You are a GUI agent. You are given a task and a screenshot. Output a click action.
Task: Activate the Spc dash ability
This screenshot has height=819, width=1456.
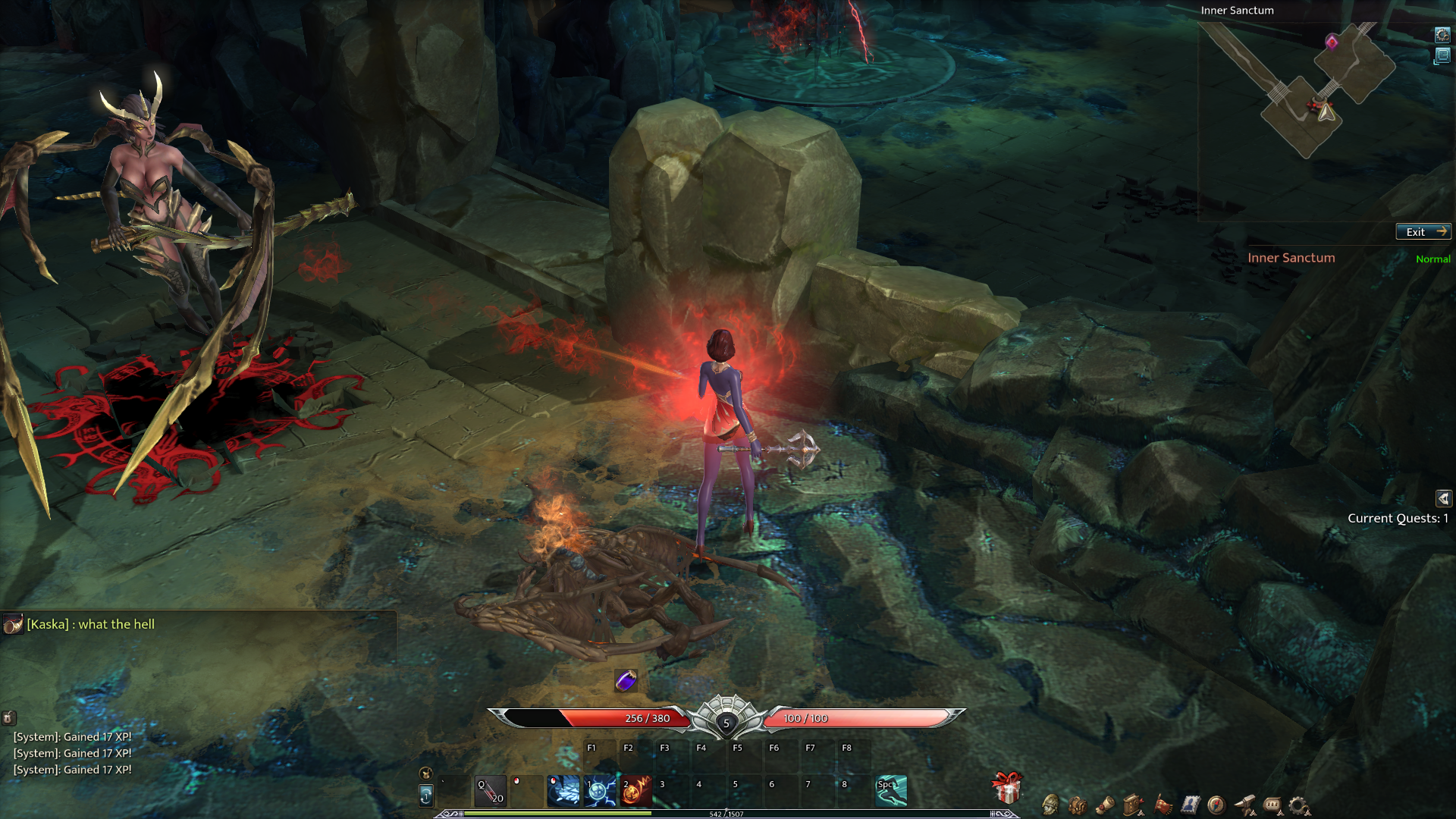pos(891,791)
